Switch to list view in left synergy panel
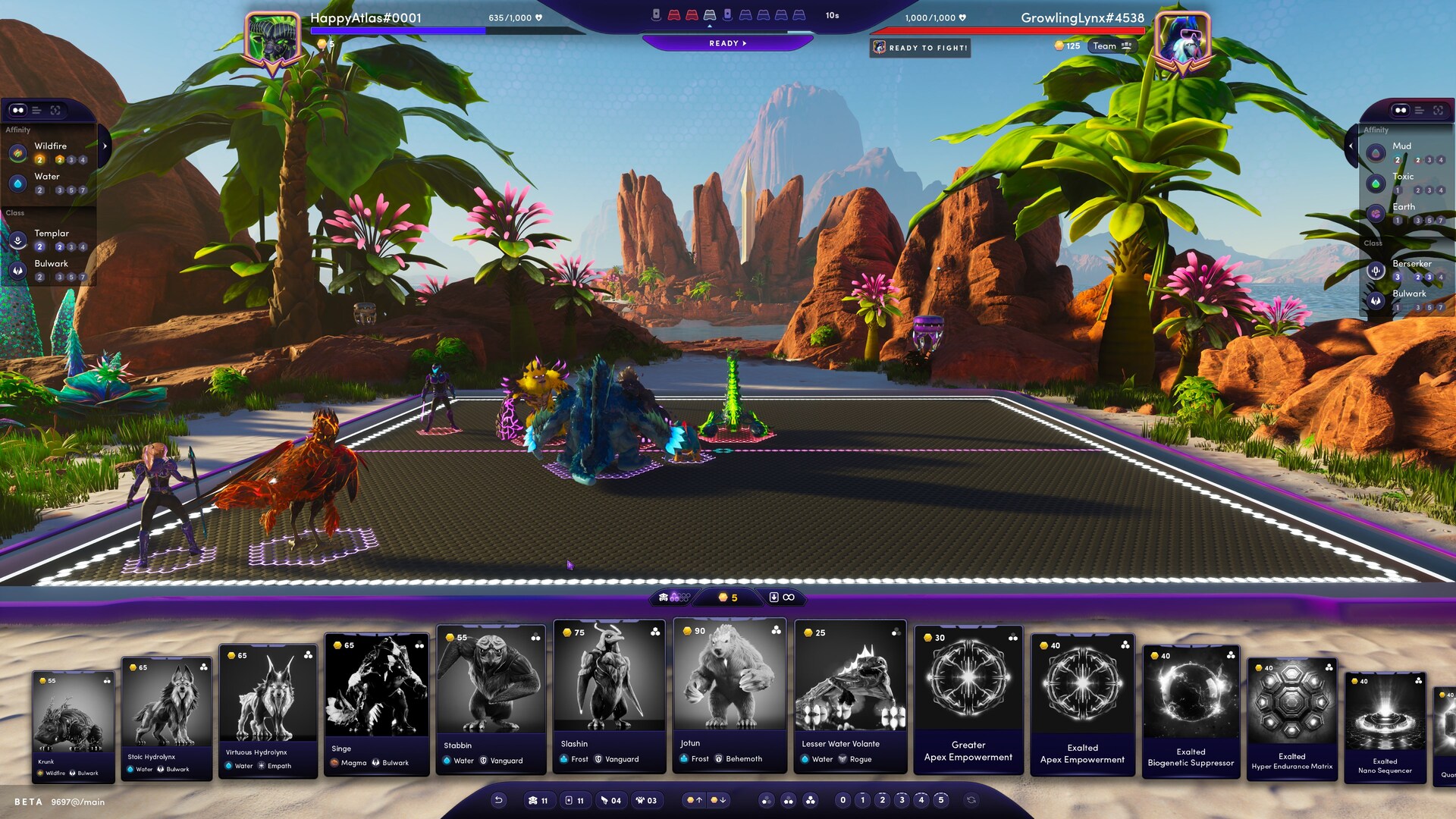Viewport: 1456px width, 819px height. pyautogui.click(x=36, y=110)
